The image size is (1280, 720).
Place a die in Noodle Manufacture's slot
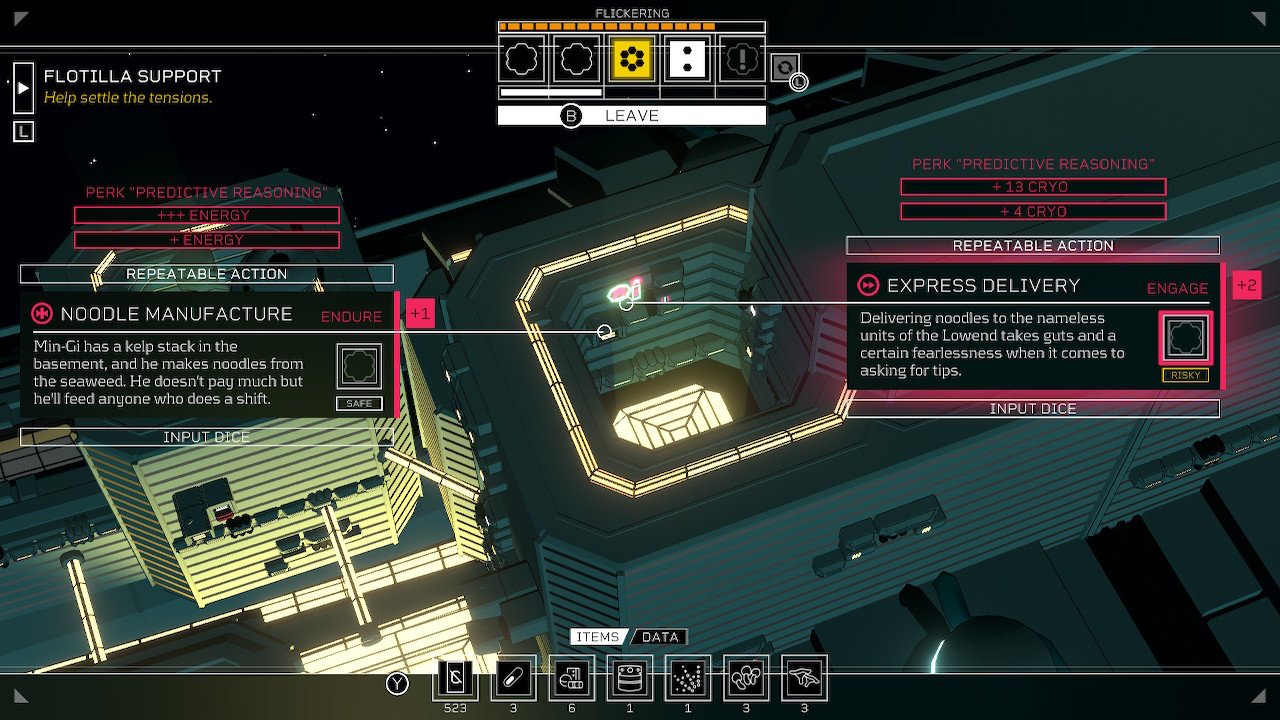(x=359, y=366)
